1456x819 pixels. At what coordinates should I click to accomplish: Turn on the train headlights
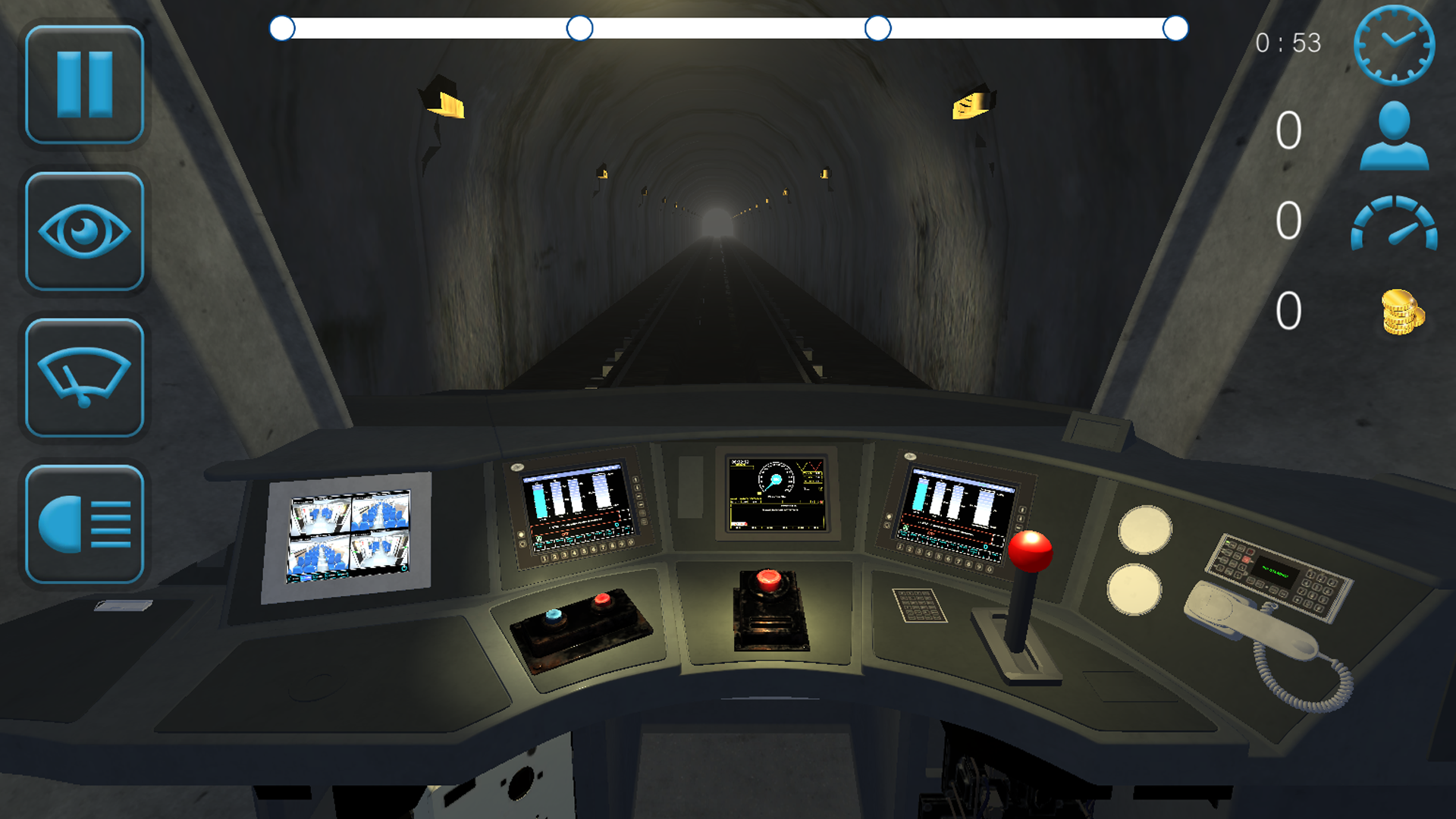(x=85, y=525)
